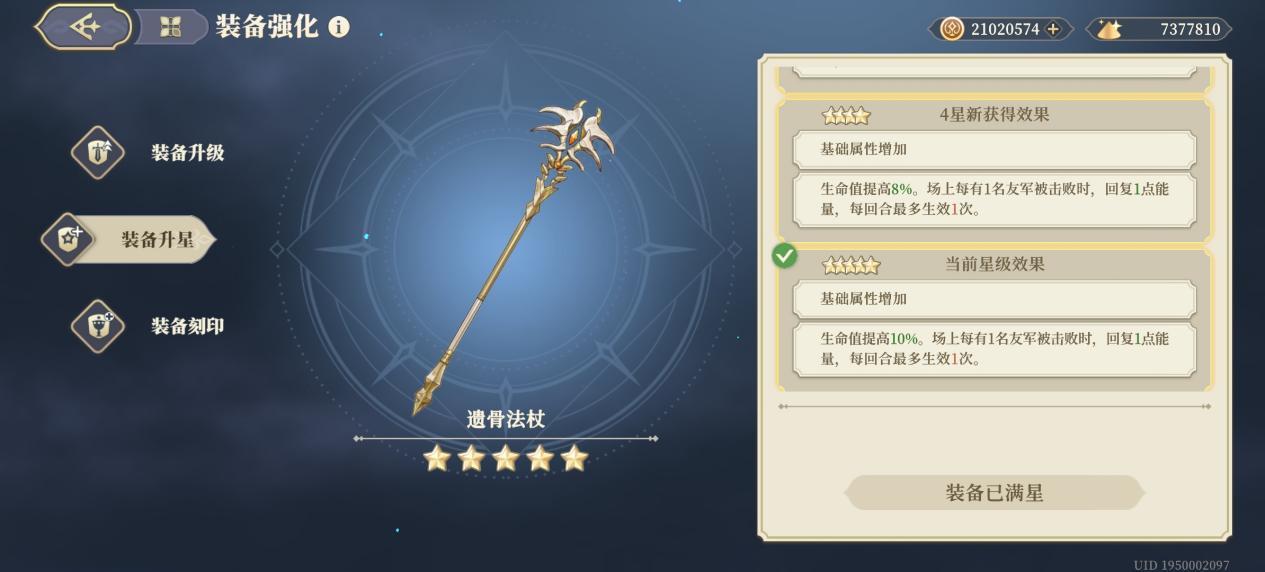This screenshot has width=1265, height=572.
Task: Go back using the arrow button
Action: pos(84,27)
